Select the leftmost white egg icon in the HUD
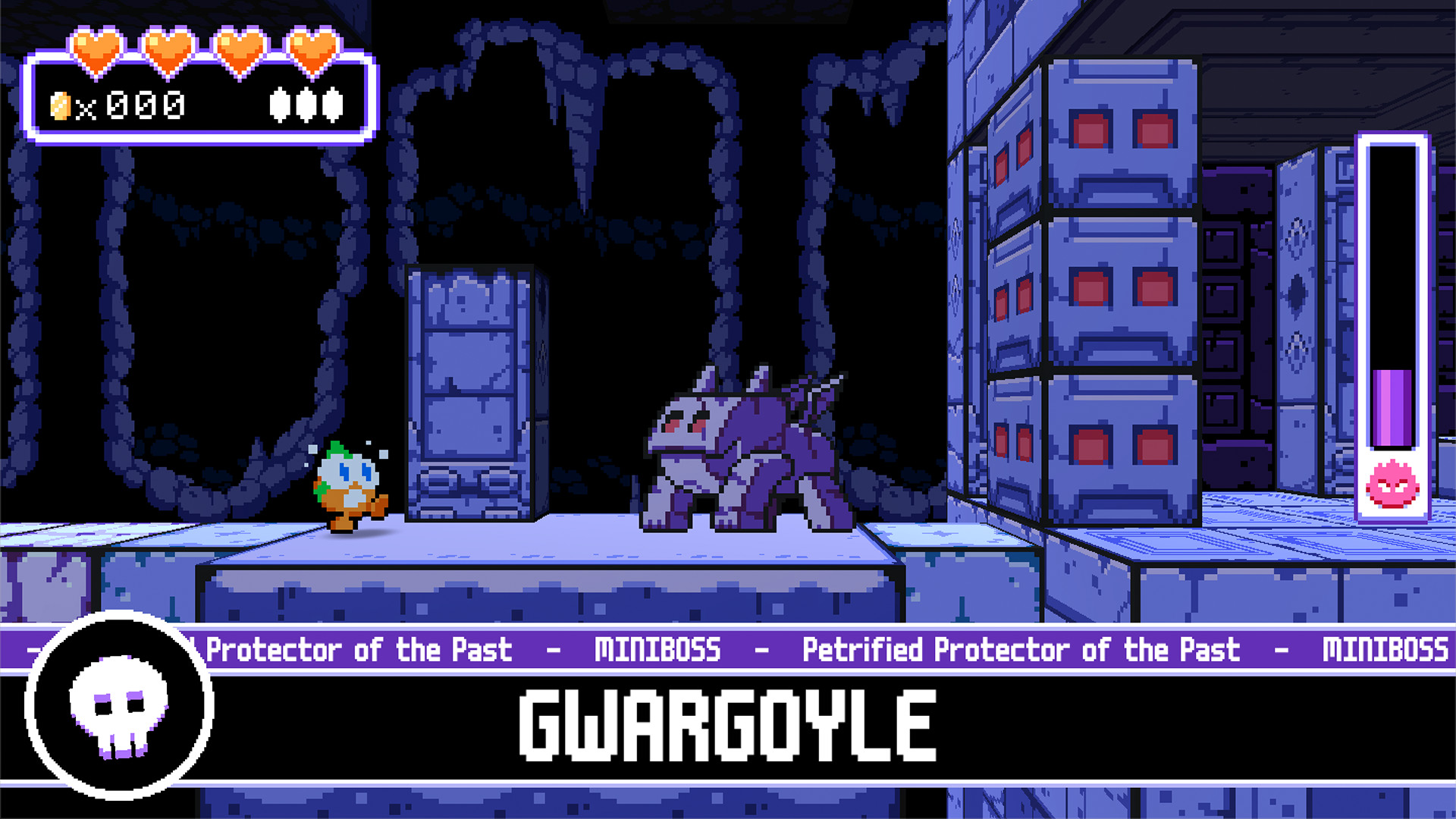Viewport: 1456px width, 819px height. [281, 106]
